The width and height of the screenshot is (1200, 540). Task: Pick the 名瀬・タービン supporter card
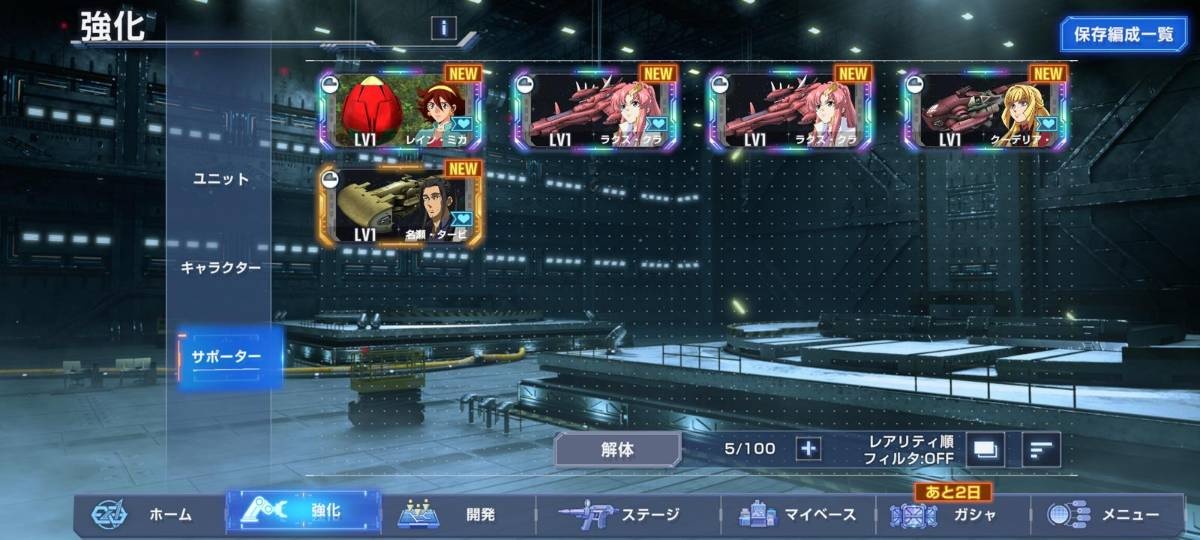(400, 206)
